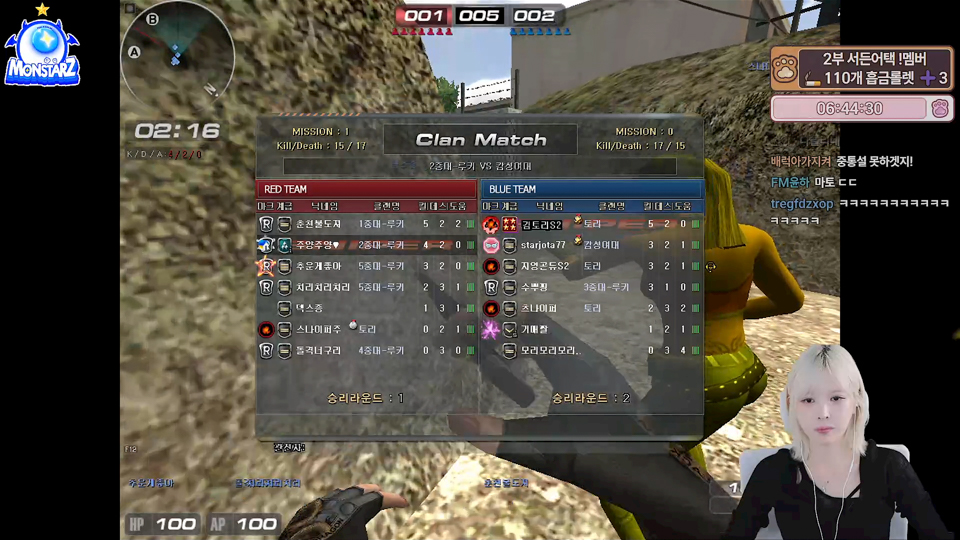The height and width of the screenshot is (540, 960).
Task: Select the RED TEAM header
Action: [366, 189]
